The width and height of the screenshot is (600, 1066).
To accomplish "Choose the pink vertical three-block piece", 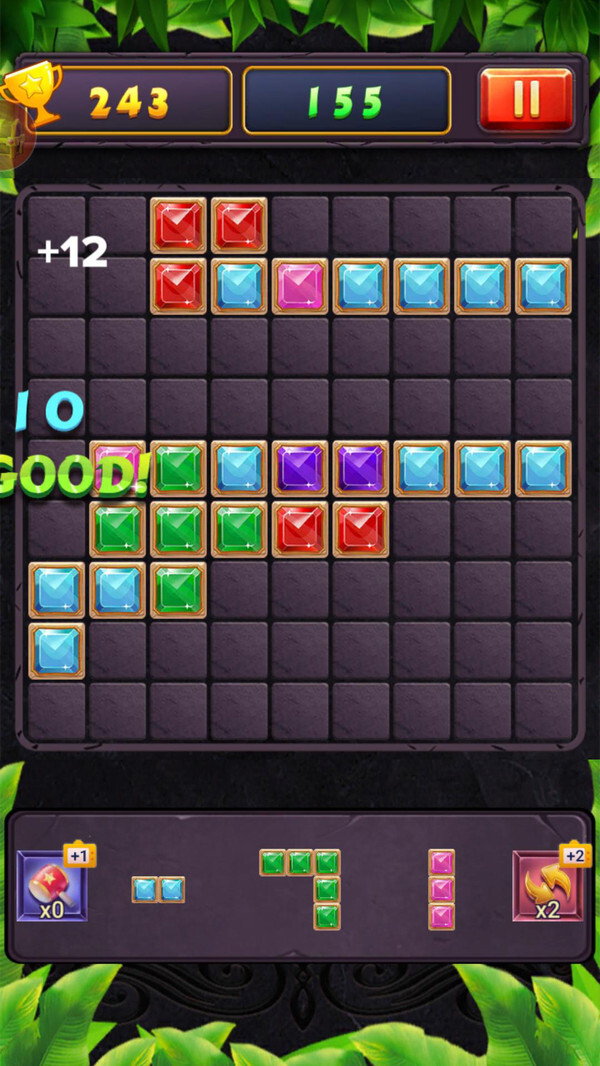I will [441, 889].
